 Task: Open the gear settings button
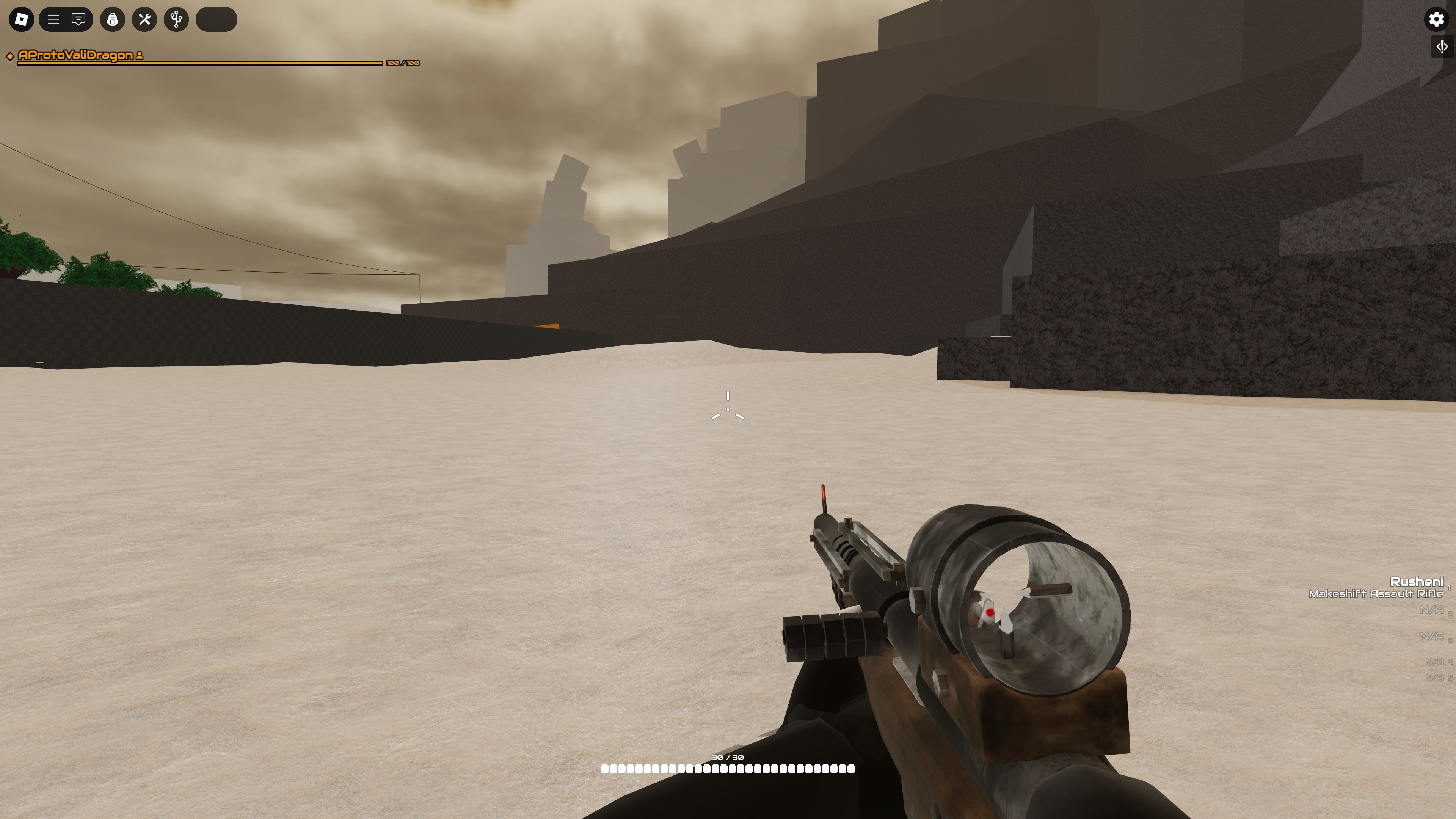[1436, 19]
